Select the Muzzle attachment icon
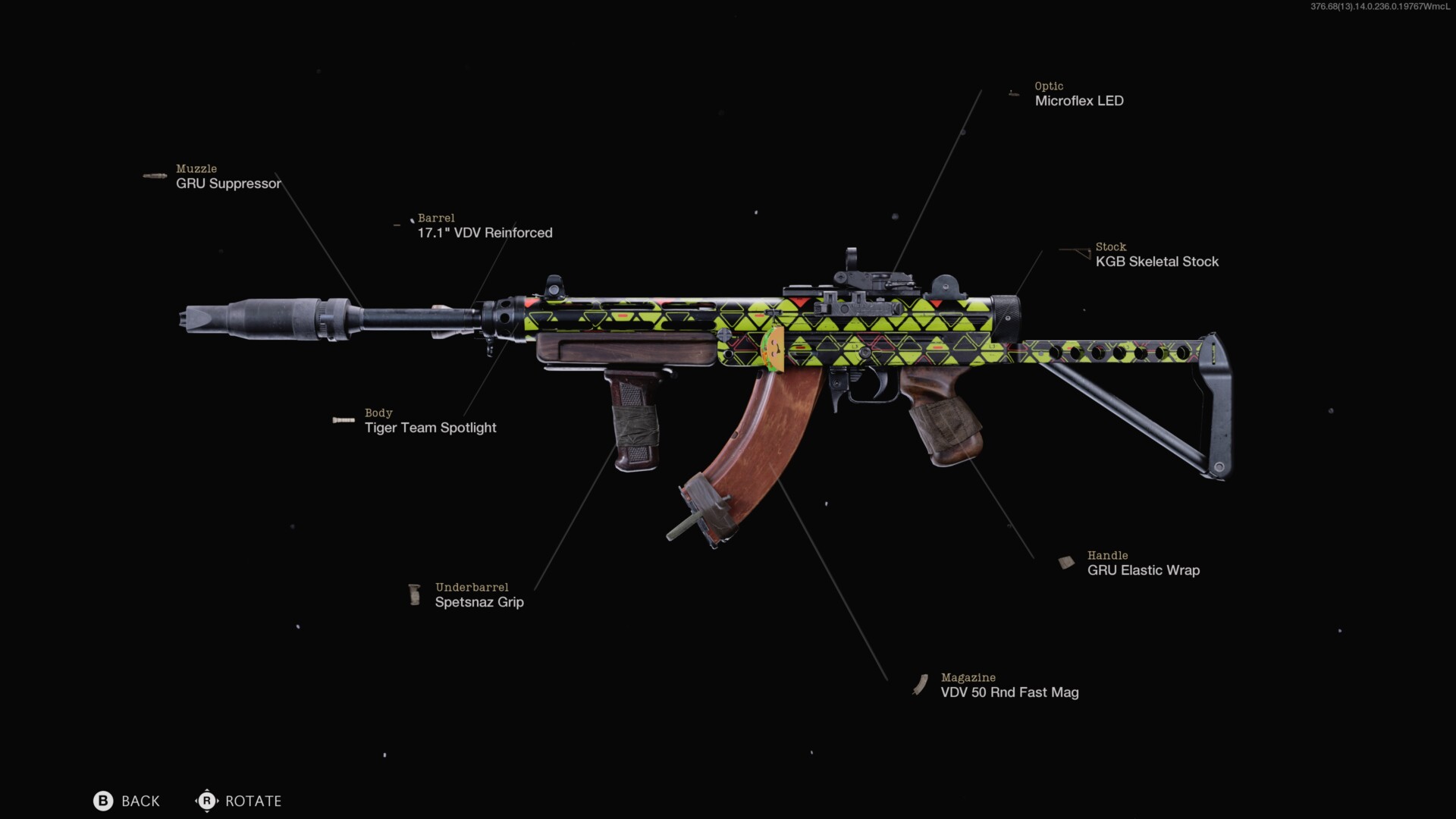The height and width of the screenshot is (819, 1456). [x=154, y=175]
